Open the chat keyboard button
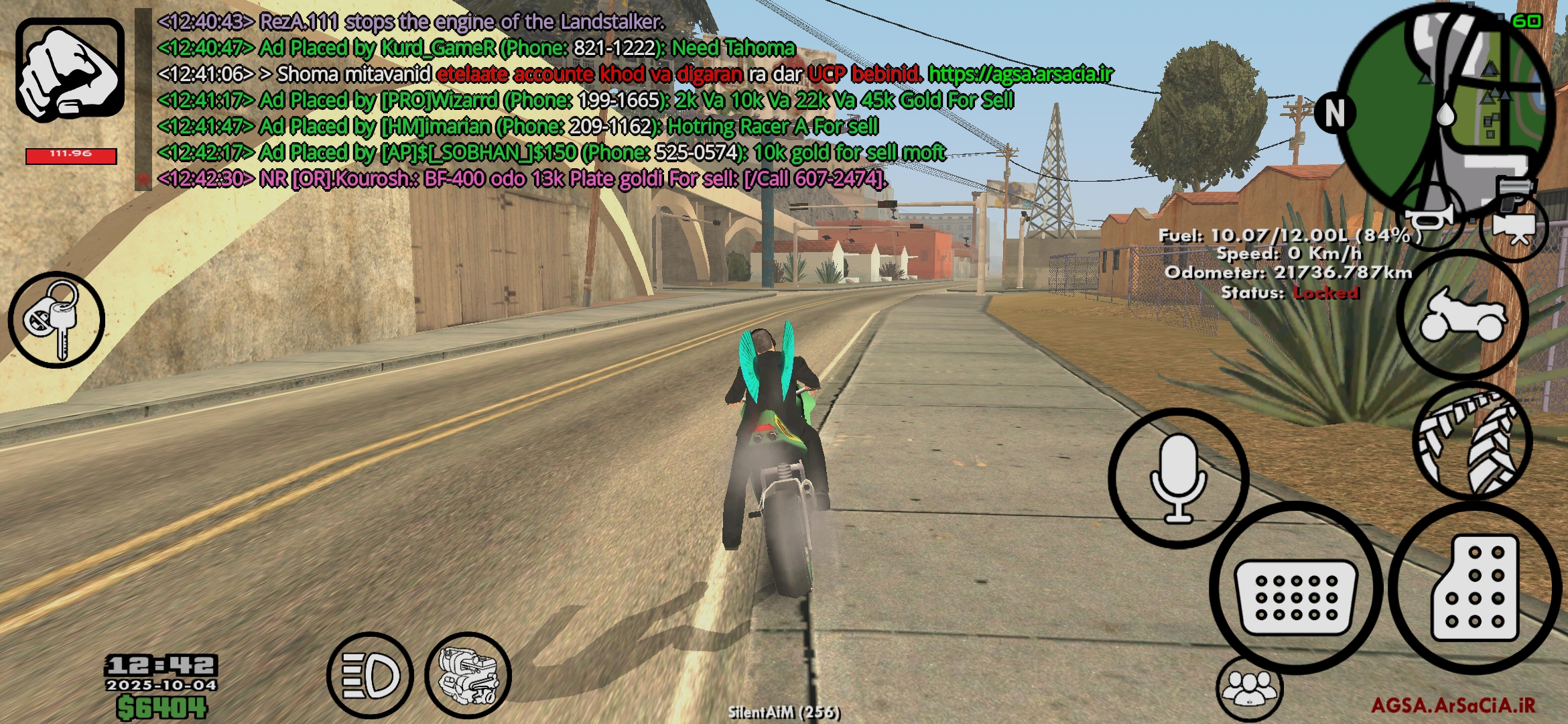The width and height of the screenshot is (1568, 724). tap(1295, 589)
